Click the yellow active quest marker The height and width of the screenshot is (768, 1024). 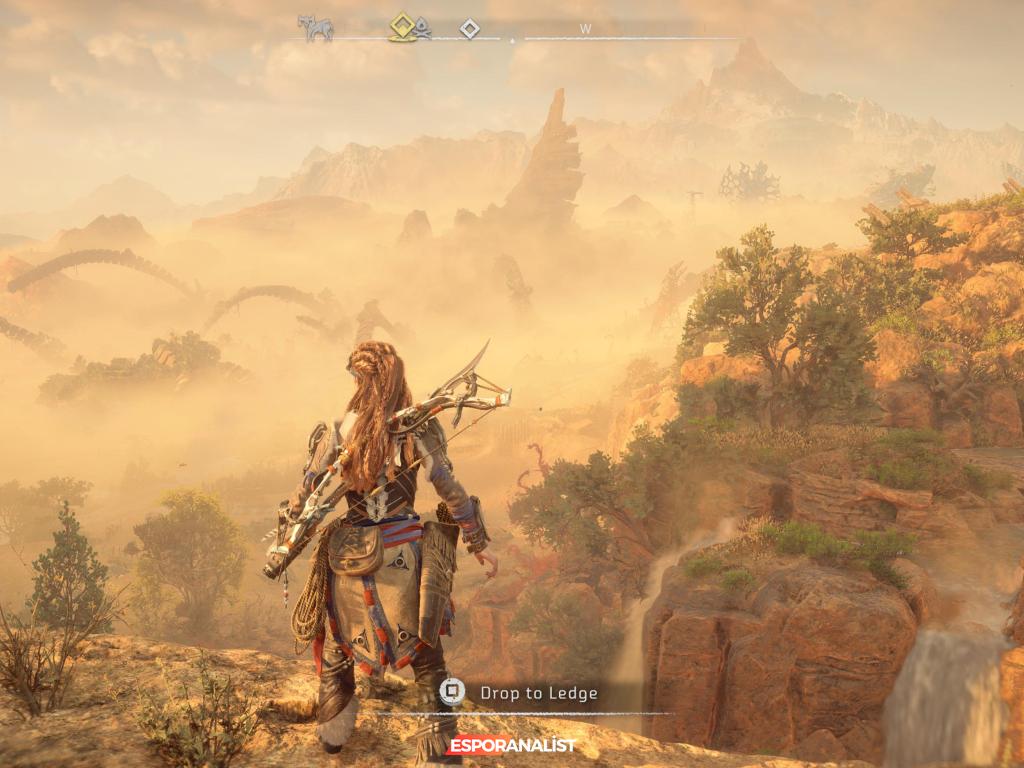(402, 26)
